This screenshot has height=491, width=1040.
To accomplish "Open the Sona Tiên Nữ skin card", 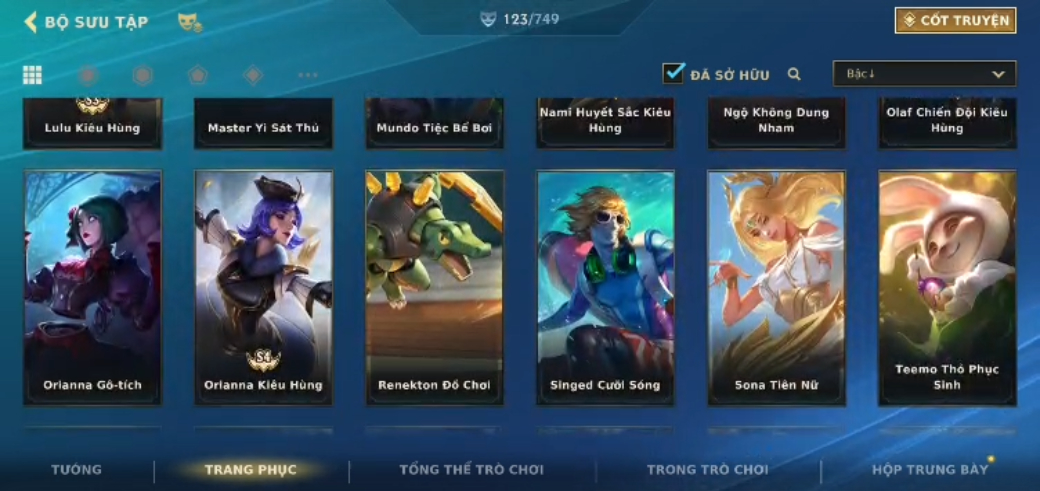I will point(776,287).
